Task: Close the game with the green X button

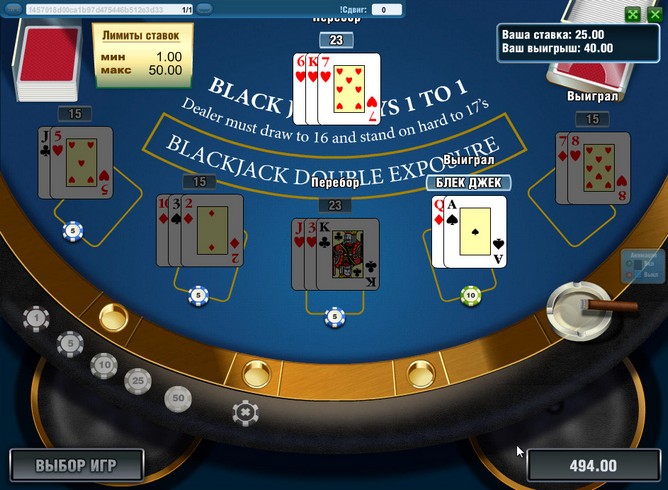Action: (653, 14)
